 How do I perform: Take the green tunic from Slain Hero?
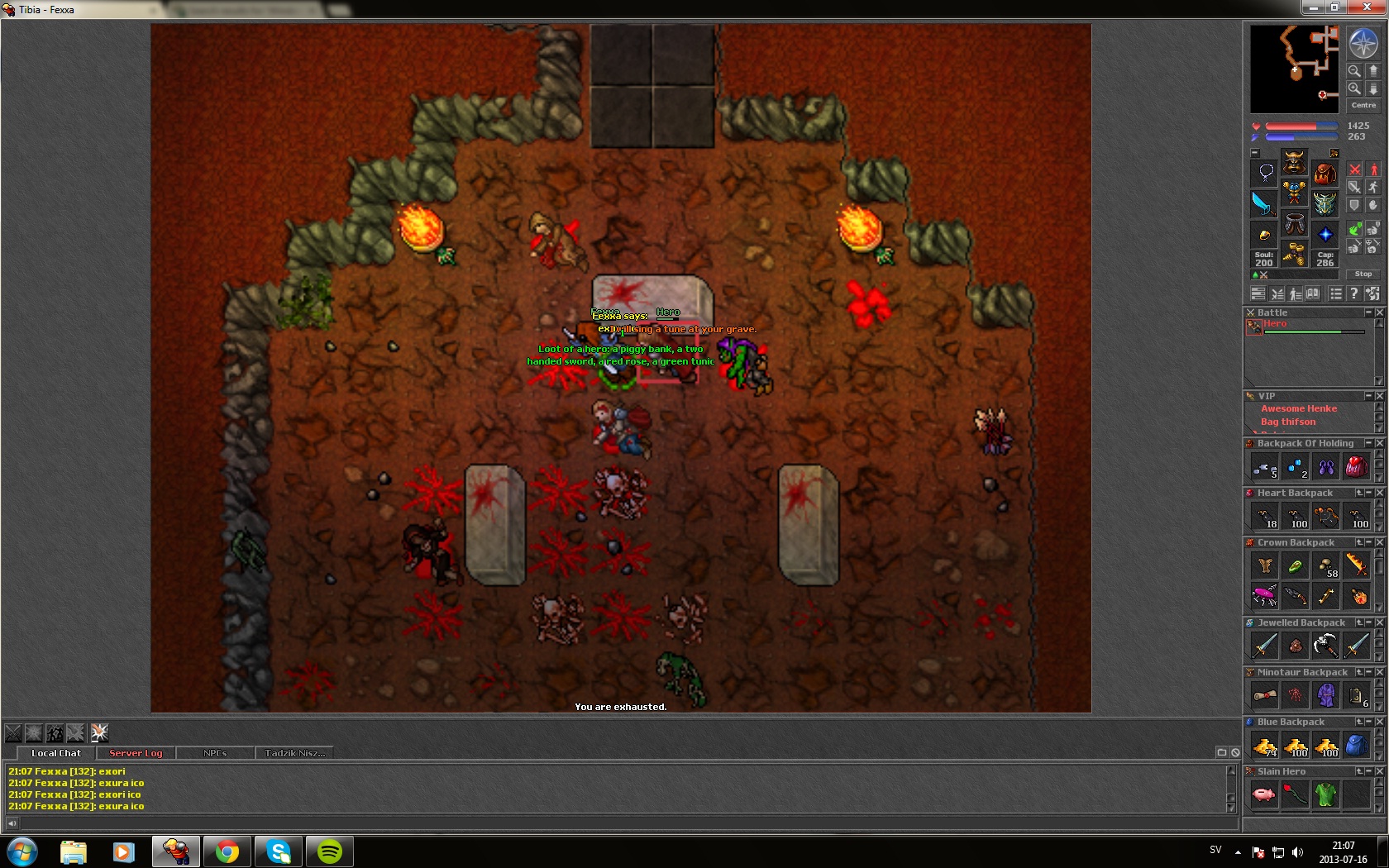1325,794
